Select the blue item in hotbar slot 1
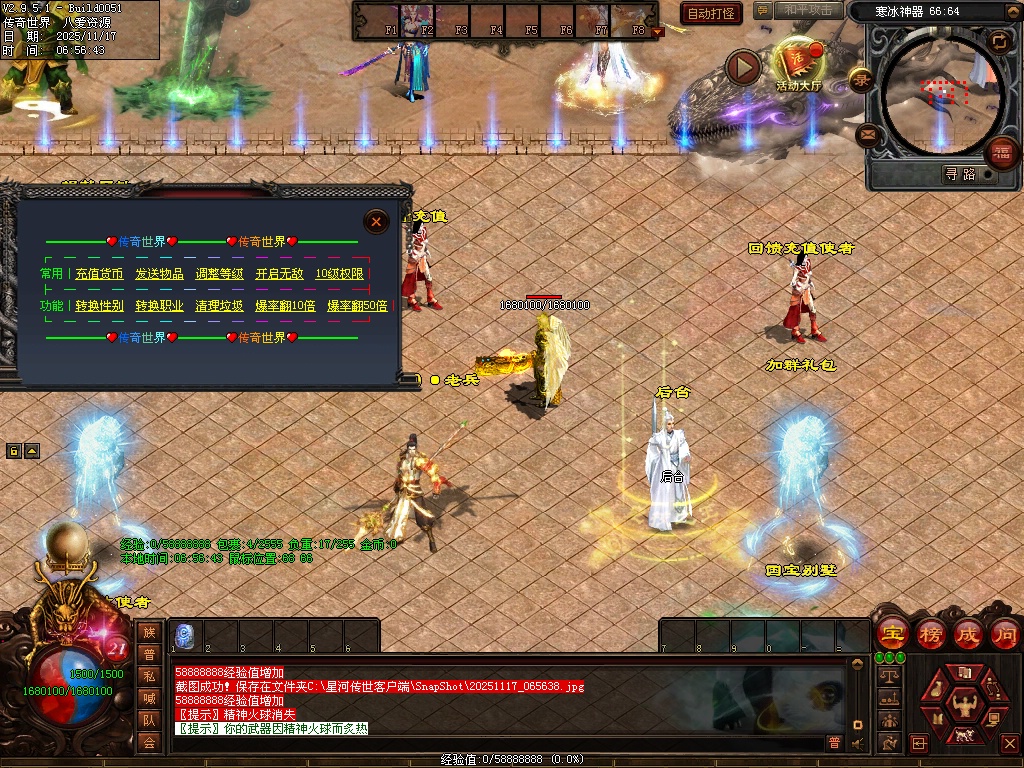Image resolution: width=1024 pixels, height=768 pixels. pos(184,635)
